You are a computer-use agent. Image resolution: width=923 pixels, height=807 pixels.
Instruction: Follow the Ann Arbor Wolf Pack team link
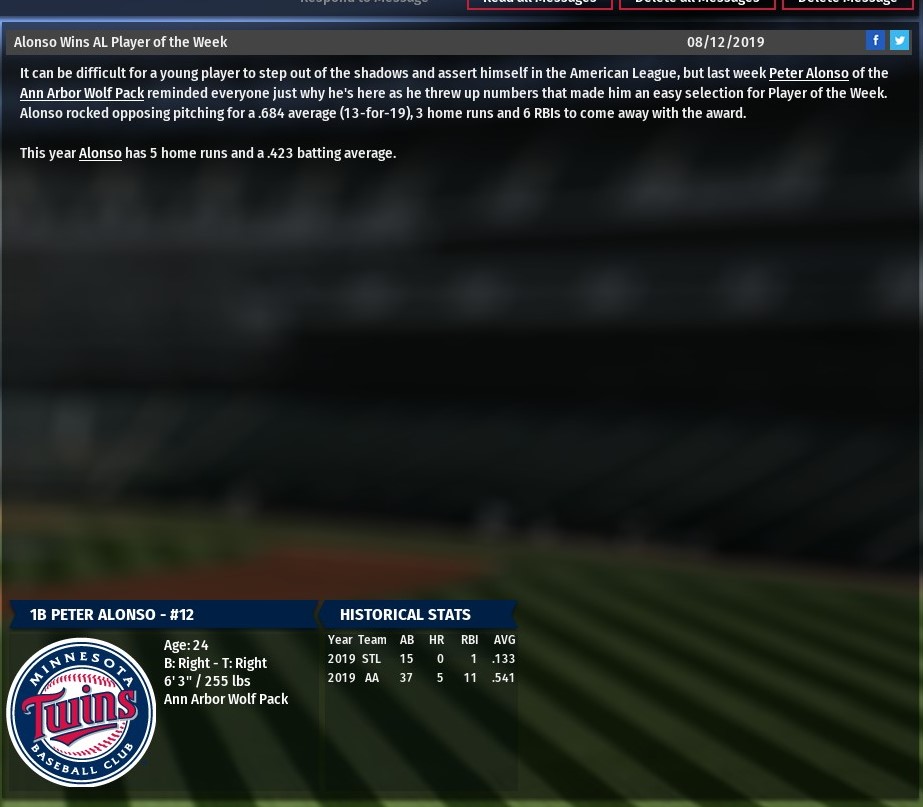tap(82, 94)
